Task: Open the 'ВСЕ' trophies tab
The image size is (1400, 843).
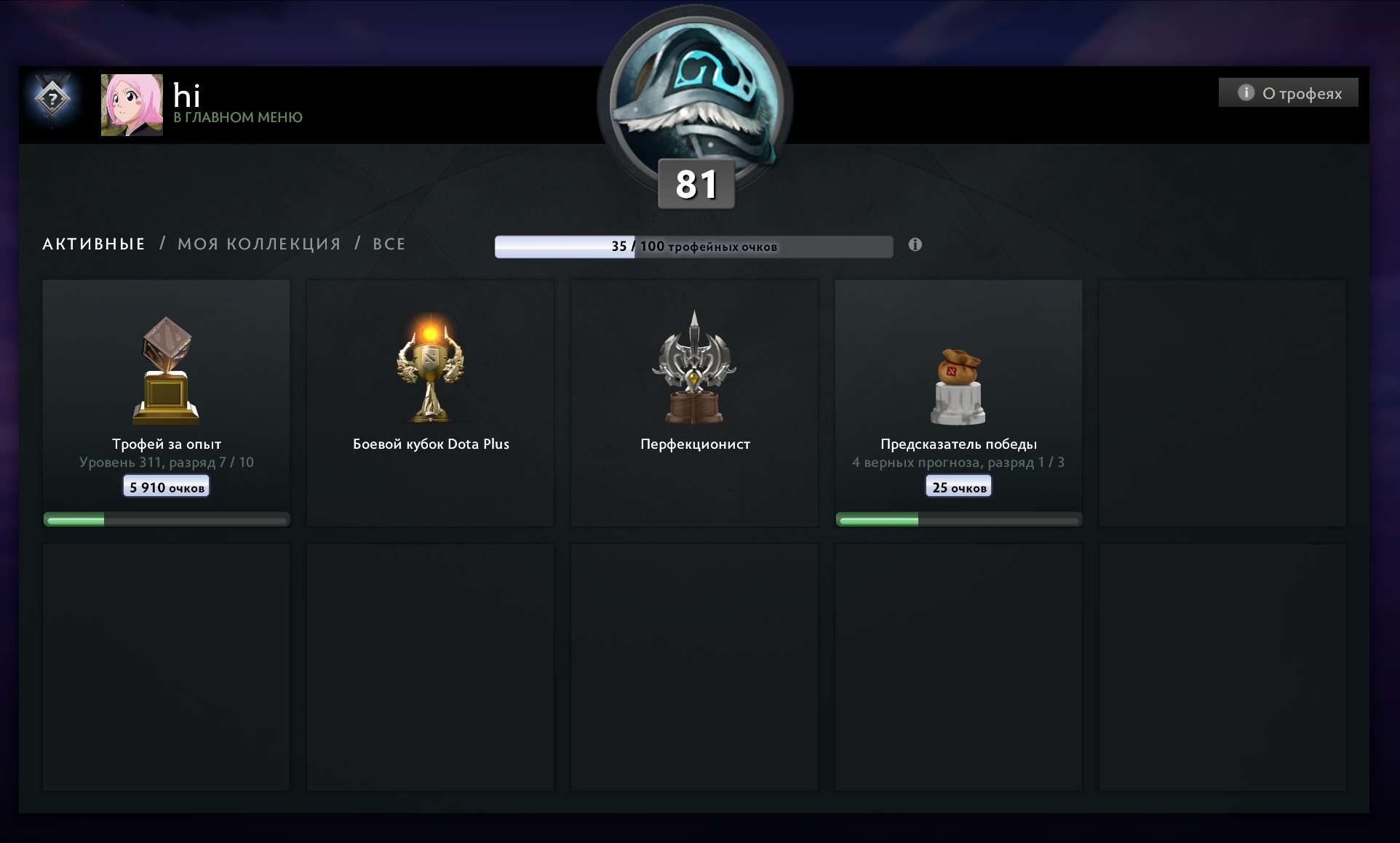Action: click(x=389, y=244)
